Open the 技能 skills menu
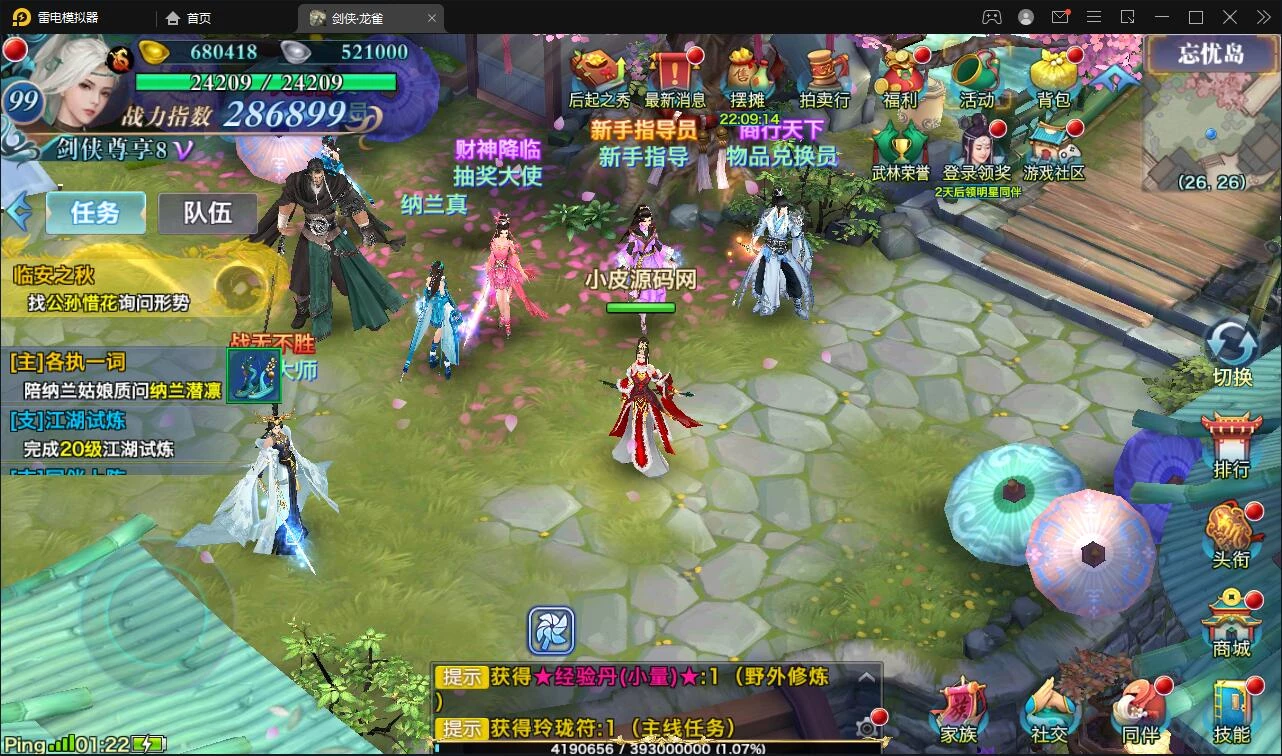The image size is (1282, 756). pos(1231,710)
